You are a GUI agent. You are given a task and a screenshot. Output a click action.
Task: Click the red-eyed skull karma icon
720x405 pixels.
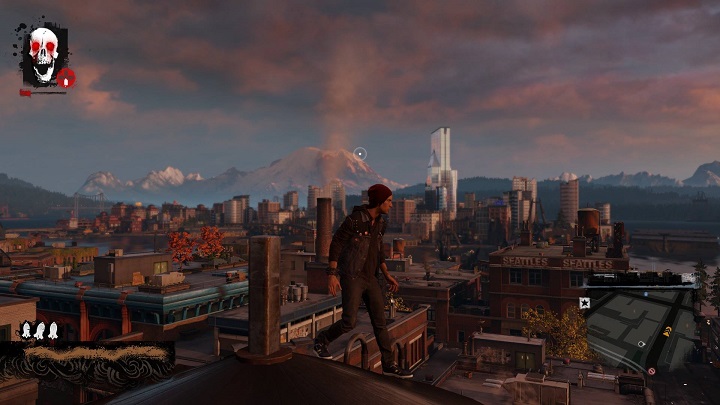click(x=42, y=55)
